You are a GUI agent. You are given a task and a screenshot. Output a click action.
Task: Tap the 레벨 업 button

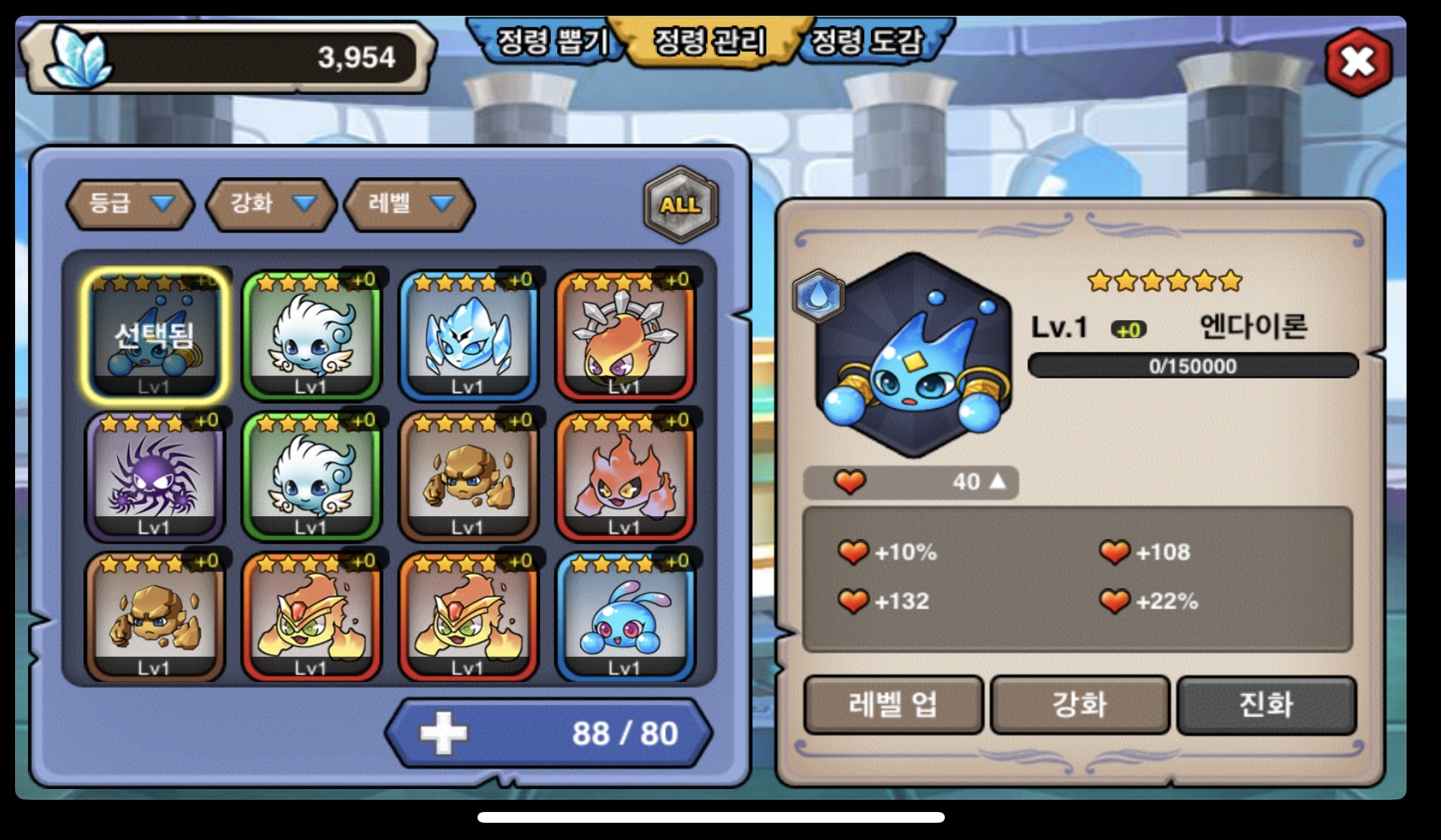(893, 704)
